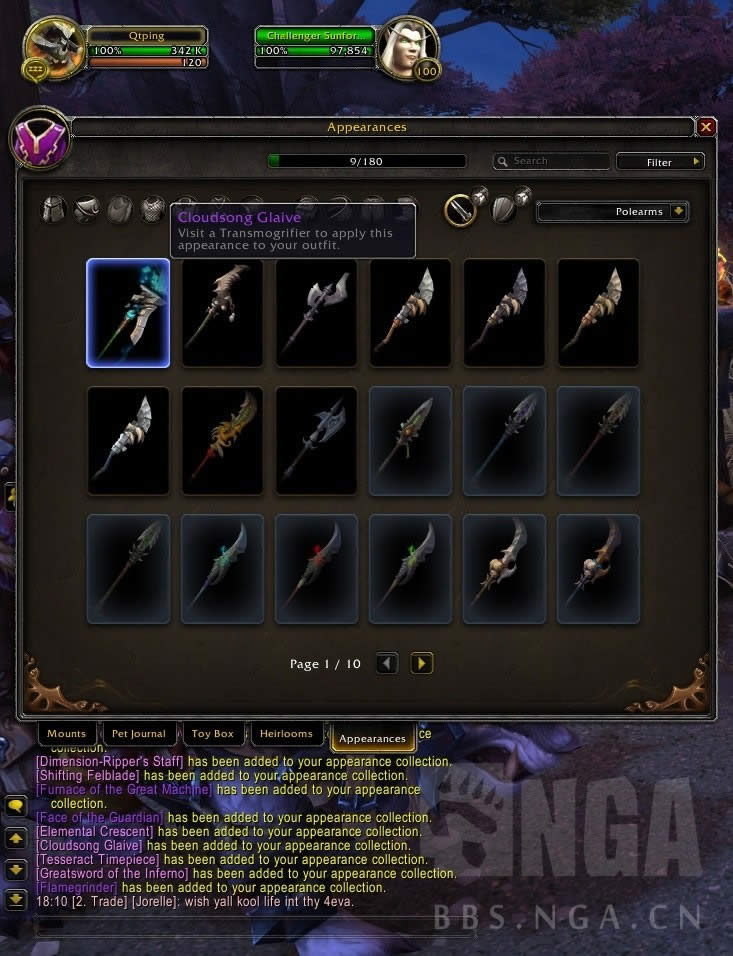Open the Pet Journal tab

[x=139, y=734]
